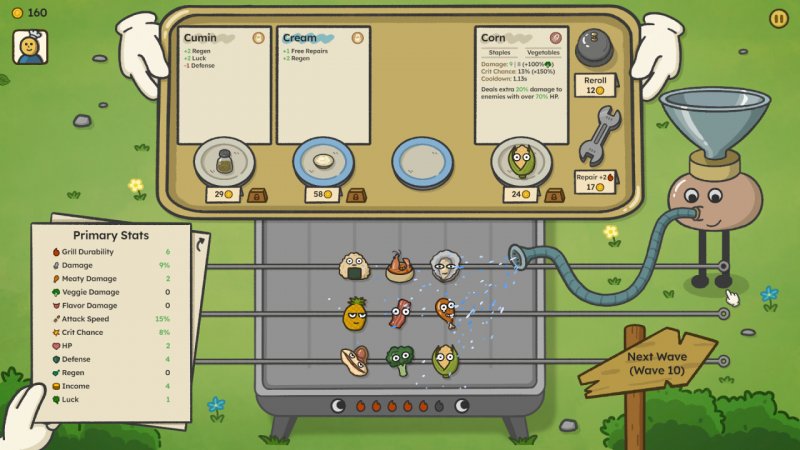Lock the Corn shop offer
This screenshot has width=800, height=450.
(553, 195)
